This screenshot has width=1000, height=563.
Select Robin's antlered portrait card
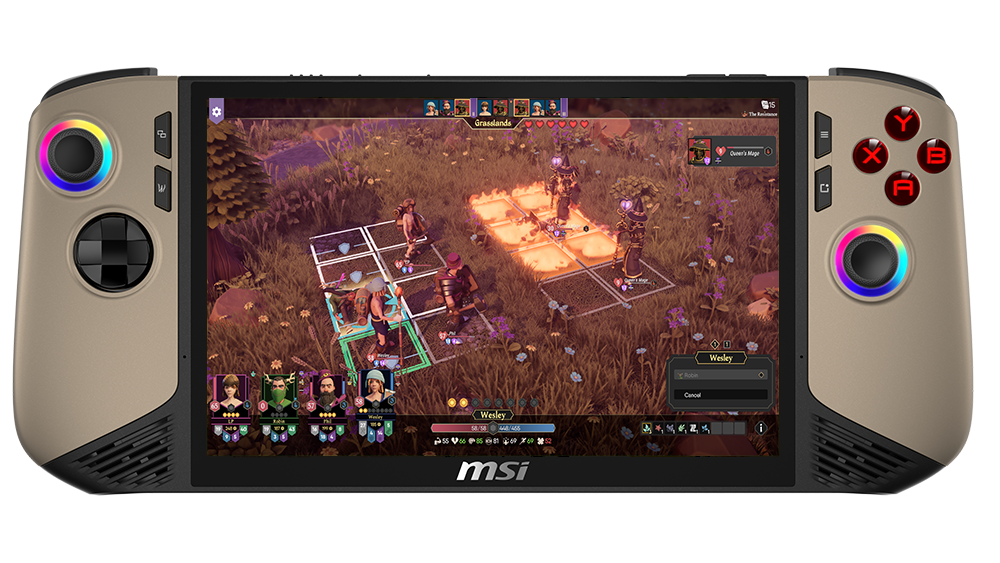point(277,390)
